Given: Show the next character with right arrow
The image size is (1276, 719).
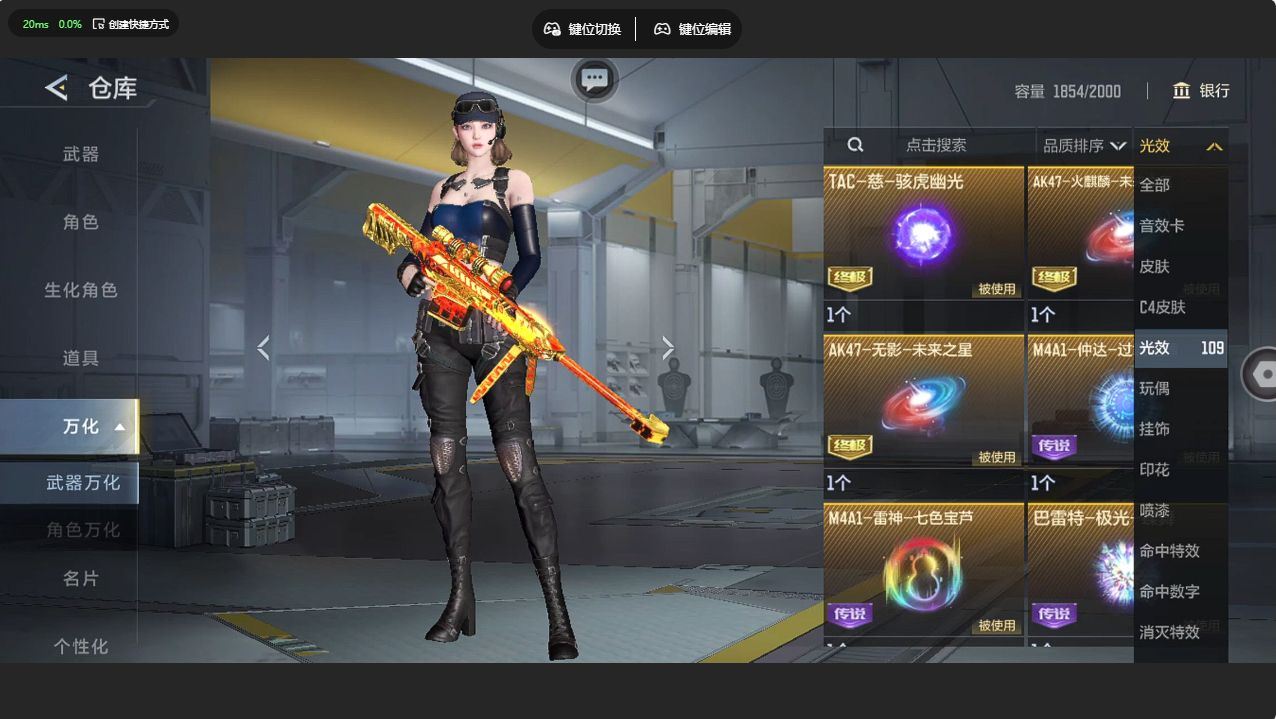Looking at the screenshot, I should [668, 348].
